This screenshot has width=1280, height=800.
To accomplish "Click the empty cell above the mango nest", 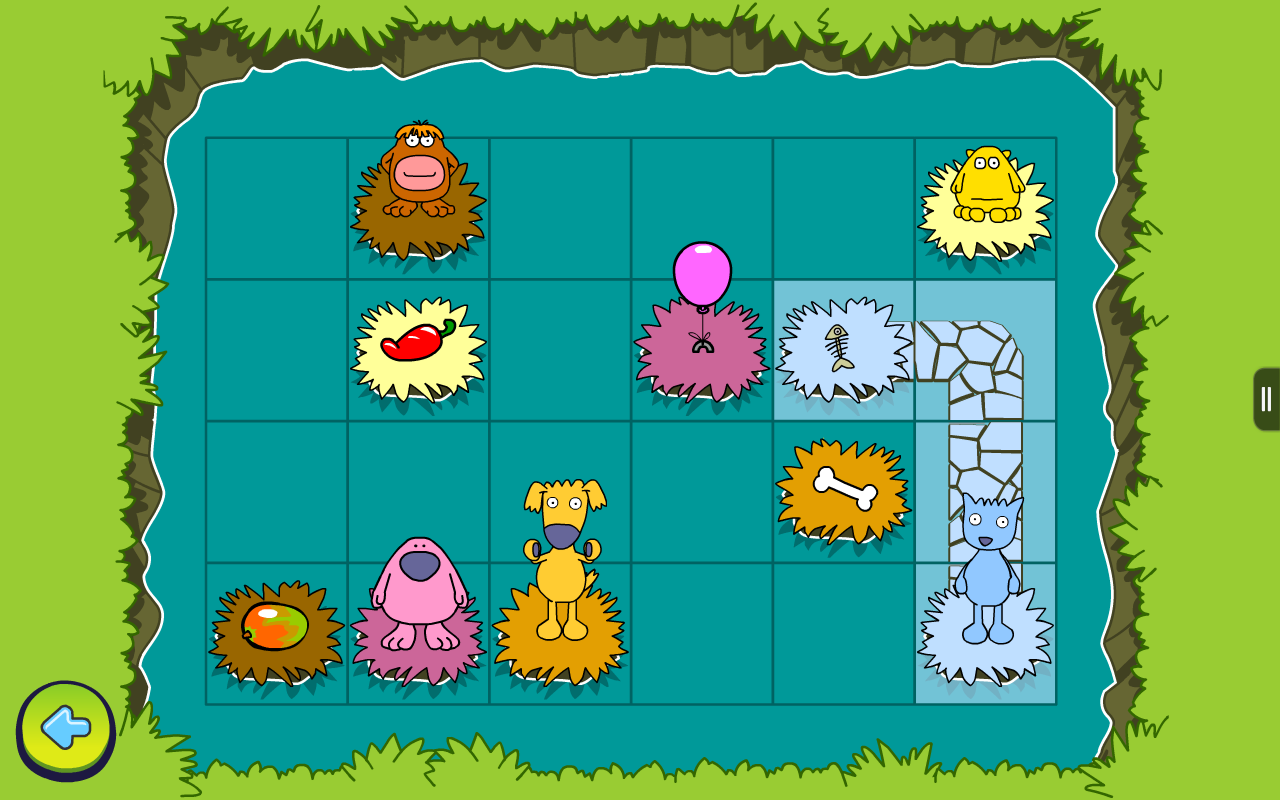I will coord(275,490).
